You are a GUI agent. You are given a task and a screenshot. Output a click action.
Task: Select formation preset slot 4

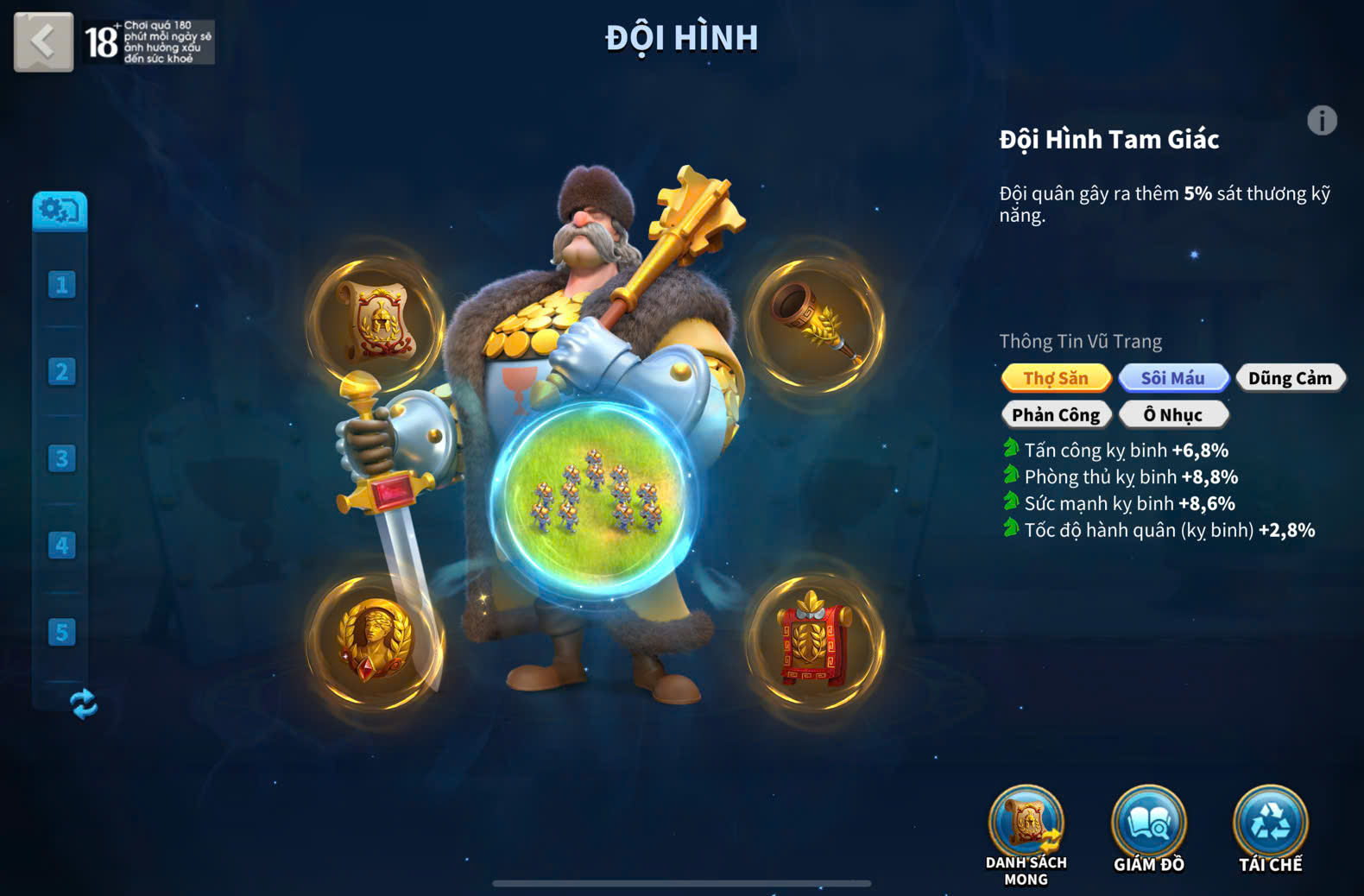pos(61,546)
